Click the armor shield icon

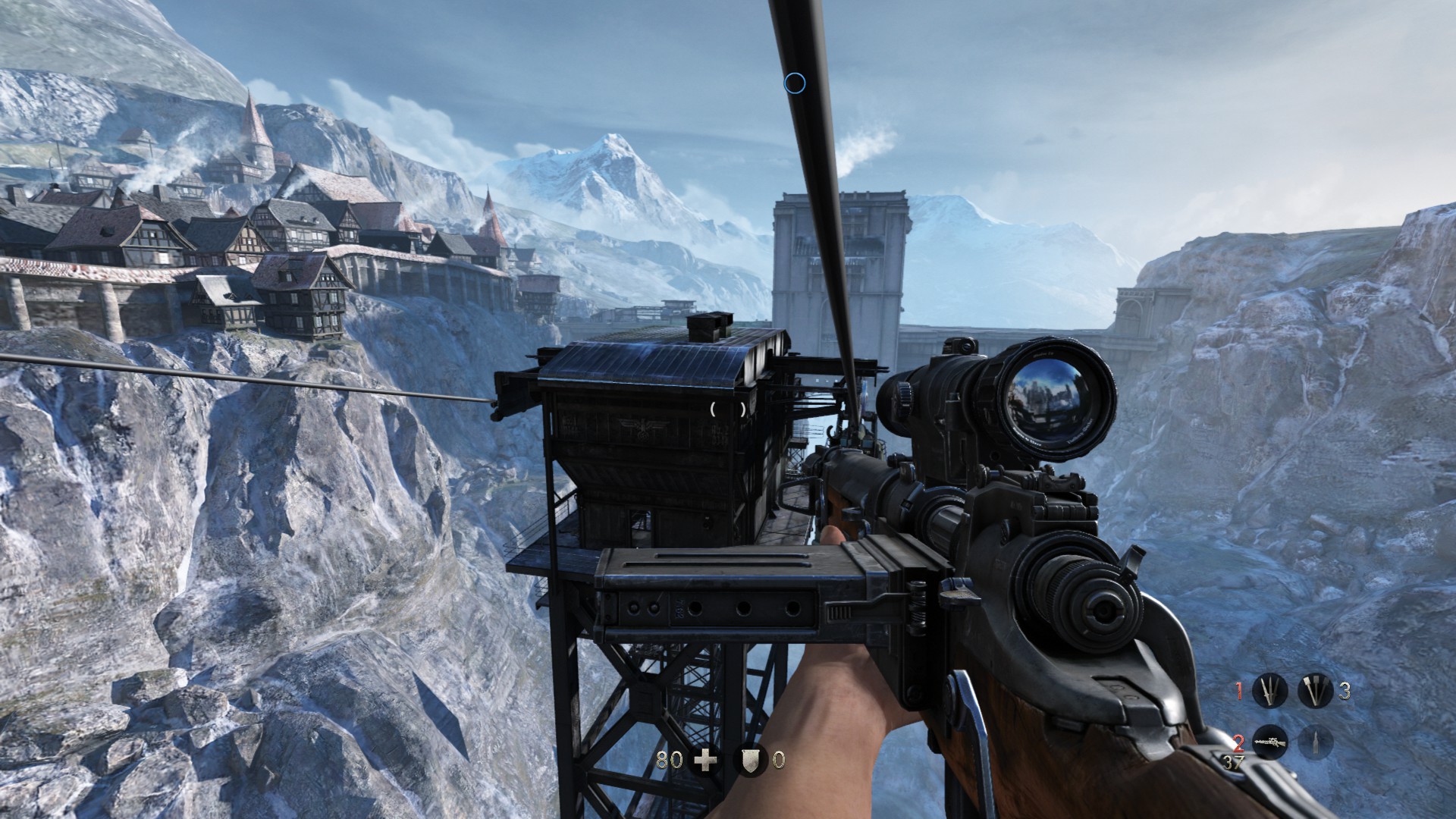751,760
